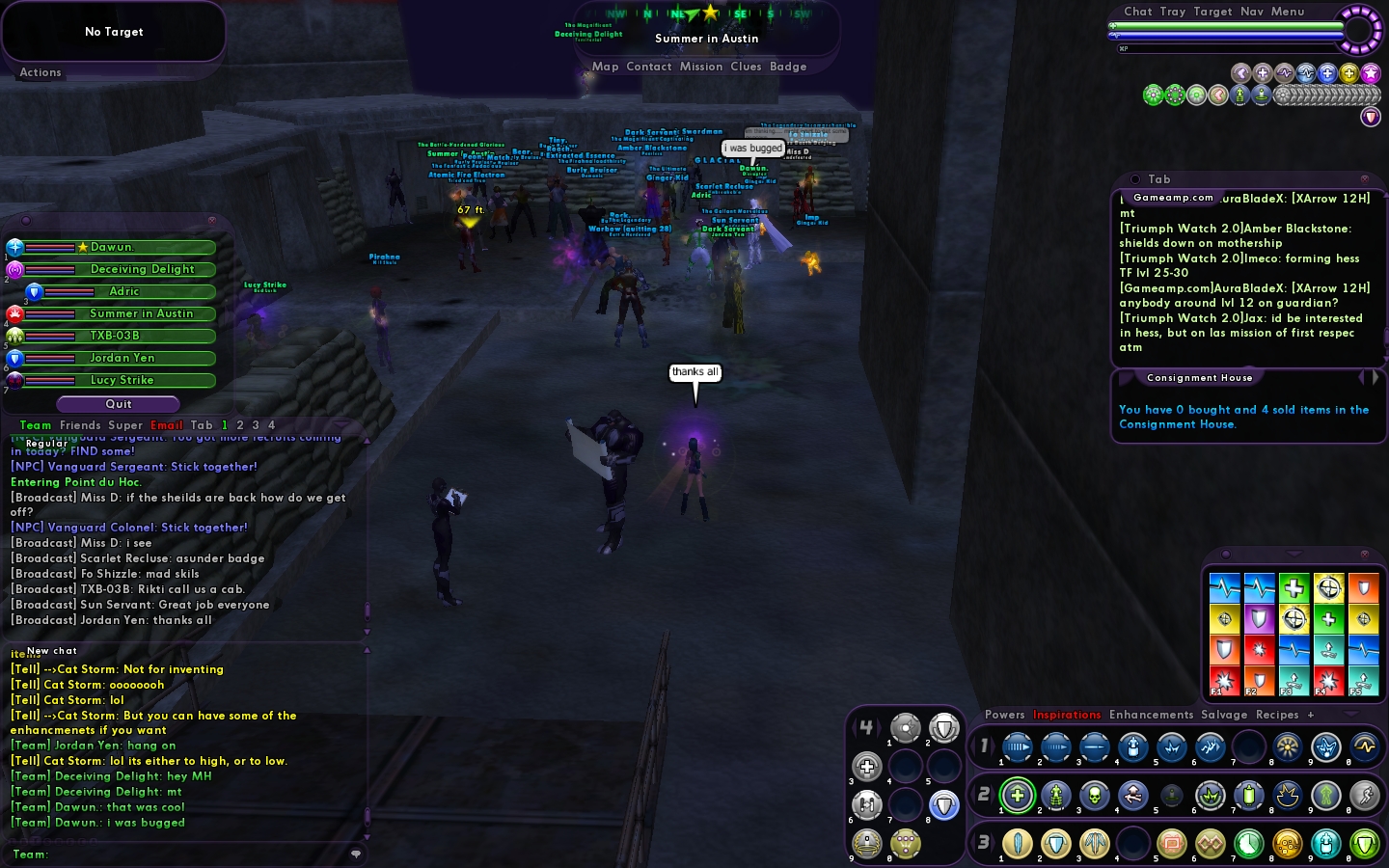Viewport: 1389px width, 868px height.
Task: Select teammate Lucy Strike in team list
Action: point(122,381)
